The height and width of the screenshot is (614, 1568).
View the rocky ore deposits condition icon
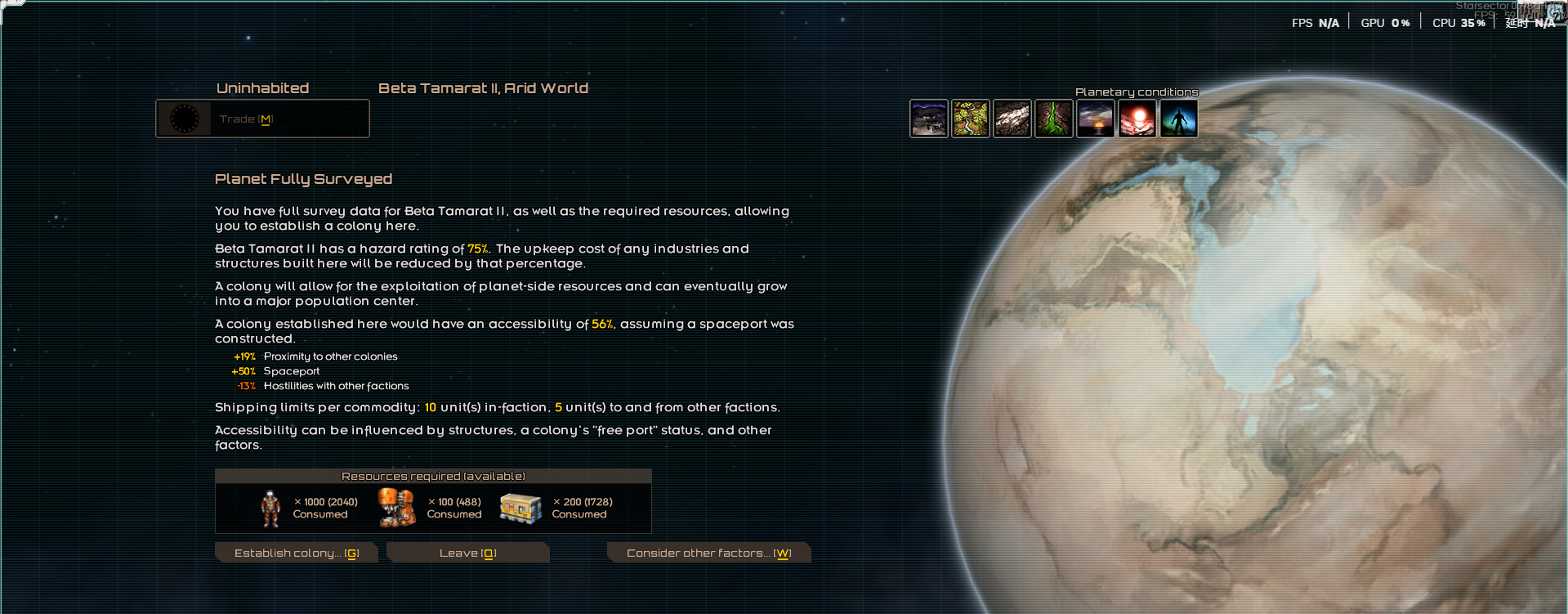pos(1012,119)
